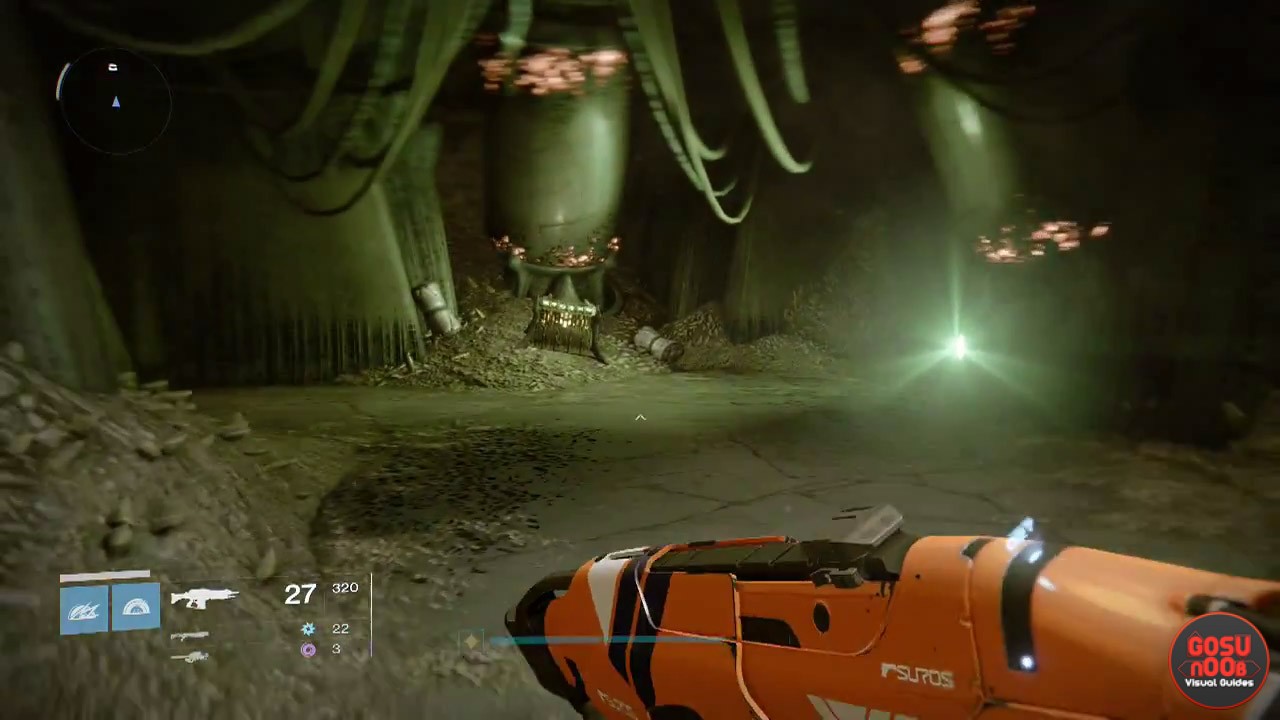Click the GosuNoob Visual Guides logo

1217,660
